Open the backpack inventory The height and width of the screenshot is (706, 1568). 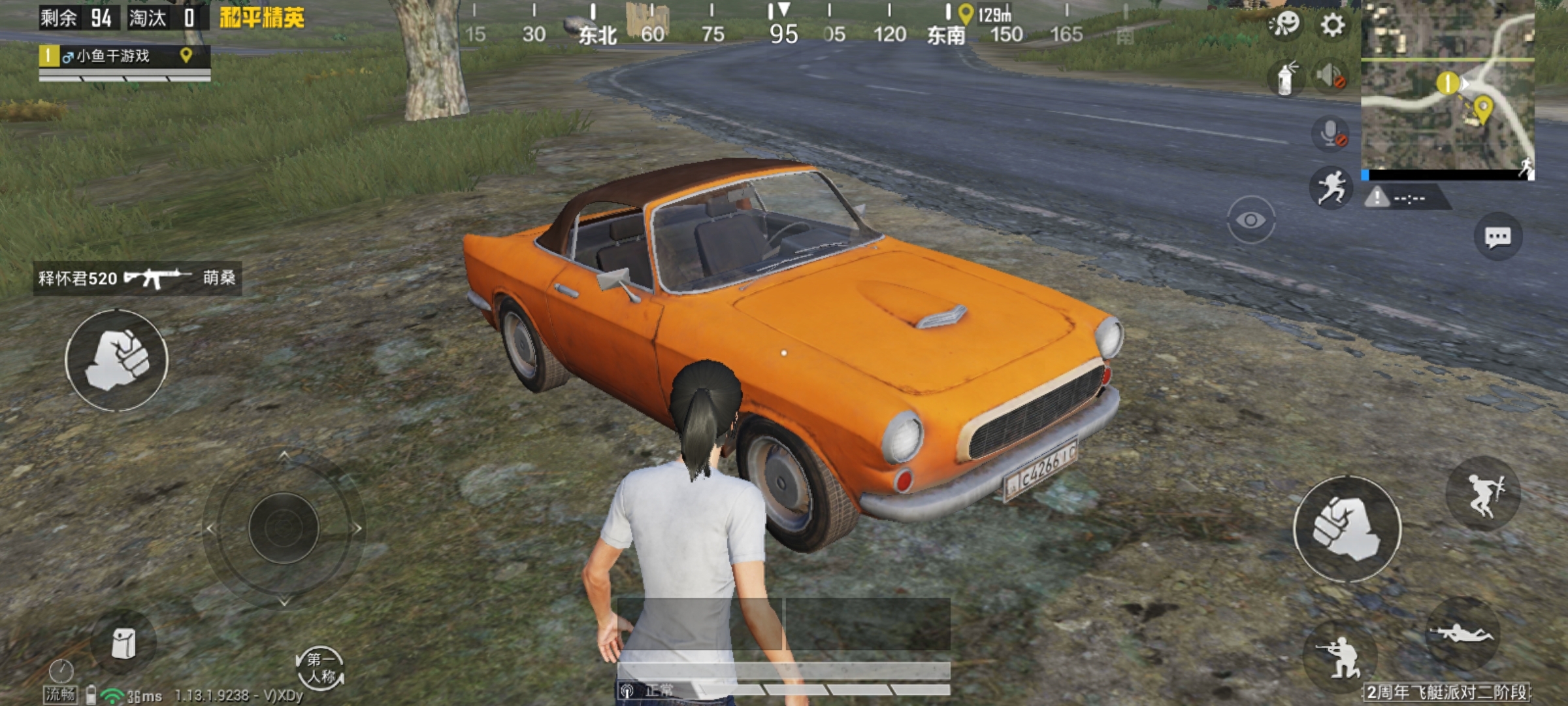123,644
